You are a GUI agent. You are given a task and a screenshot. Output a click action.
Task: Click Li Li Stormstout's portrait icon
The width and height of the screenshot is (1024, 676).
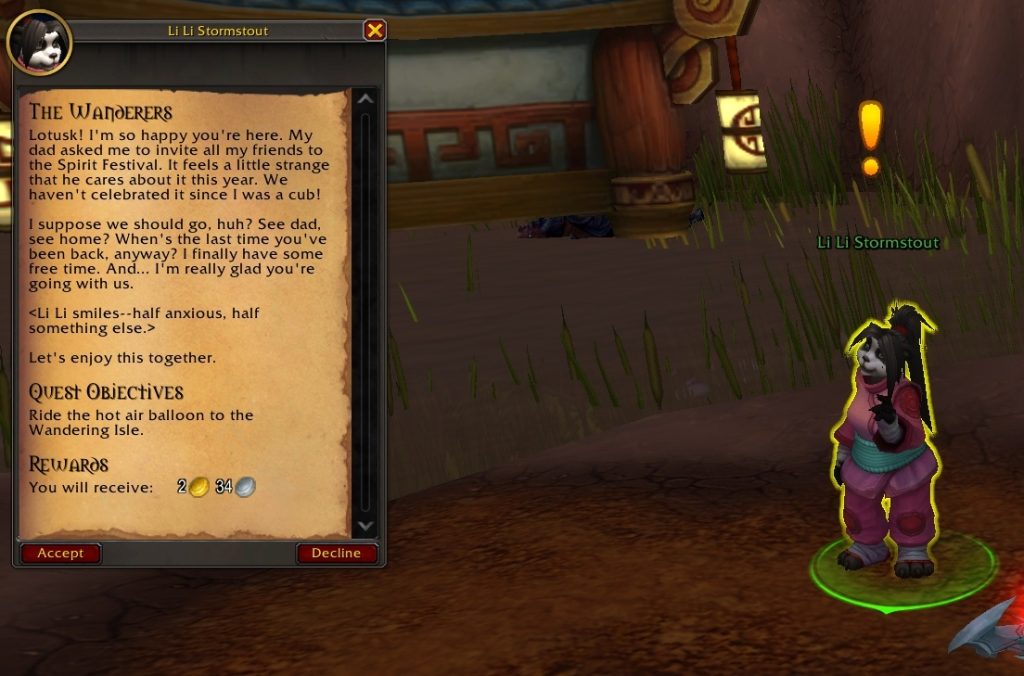click(38, 41)
